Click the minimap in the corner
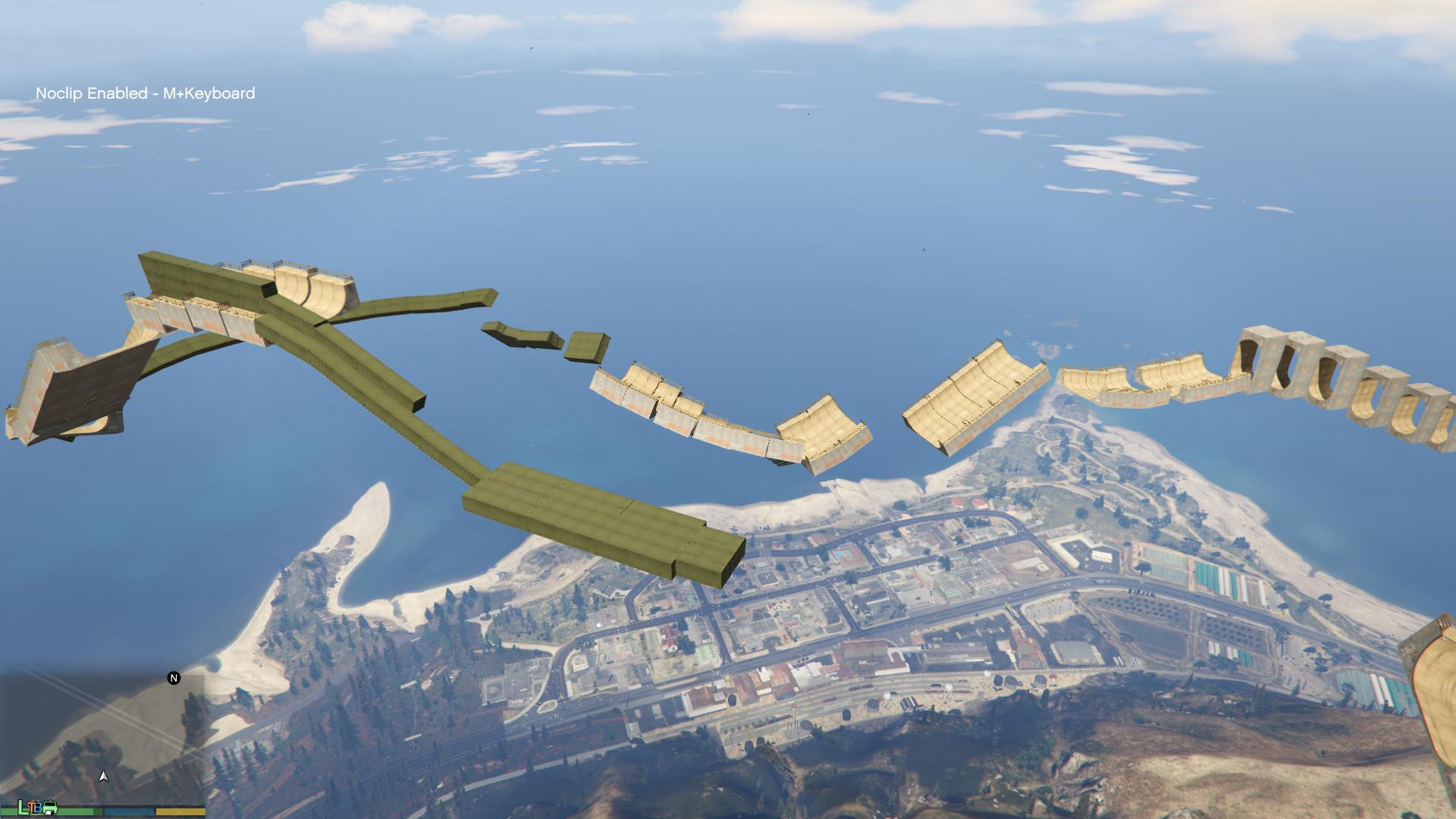The height and width of the screenshot is (819, 1456). click(102, 739)
